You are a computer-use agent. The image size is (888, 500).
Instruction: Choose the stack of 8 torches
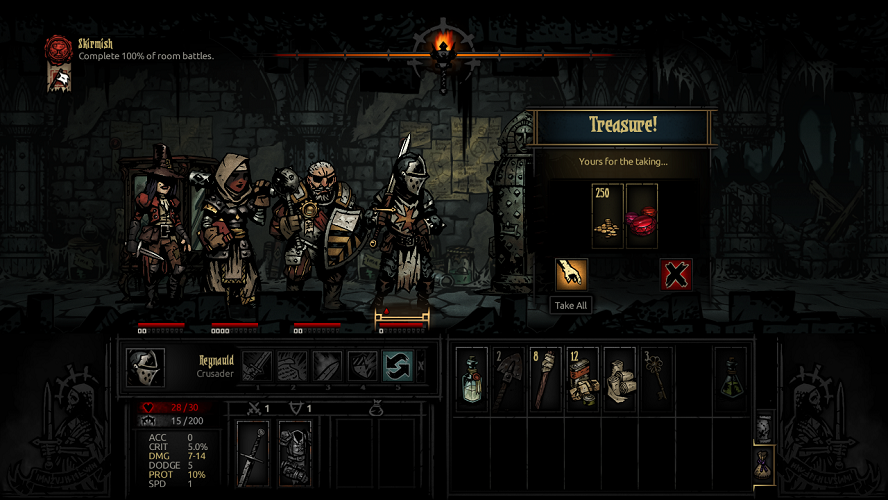(546, 379)
